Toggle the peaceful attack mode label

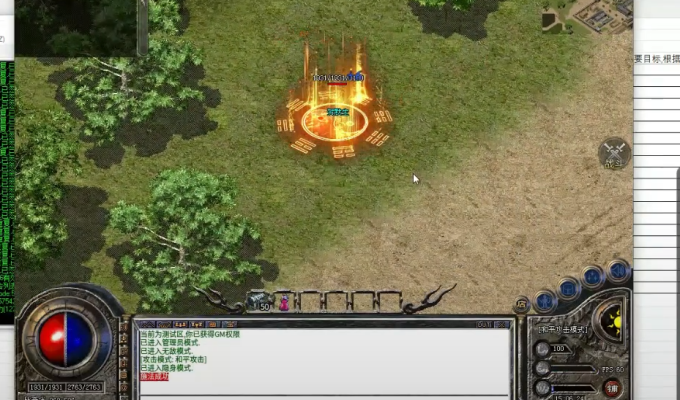[563, 328]
